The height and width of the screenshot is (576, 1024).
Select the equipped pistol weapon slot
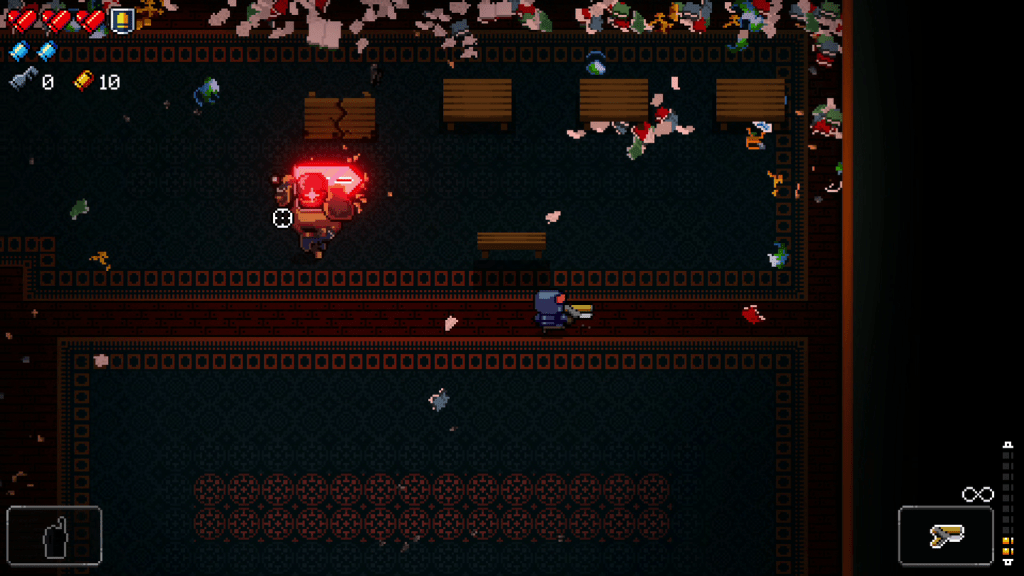coord(945,536)
